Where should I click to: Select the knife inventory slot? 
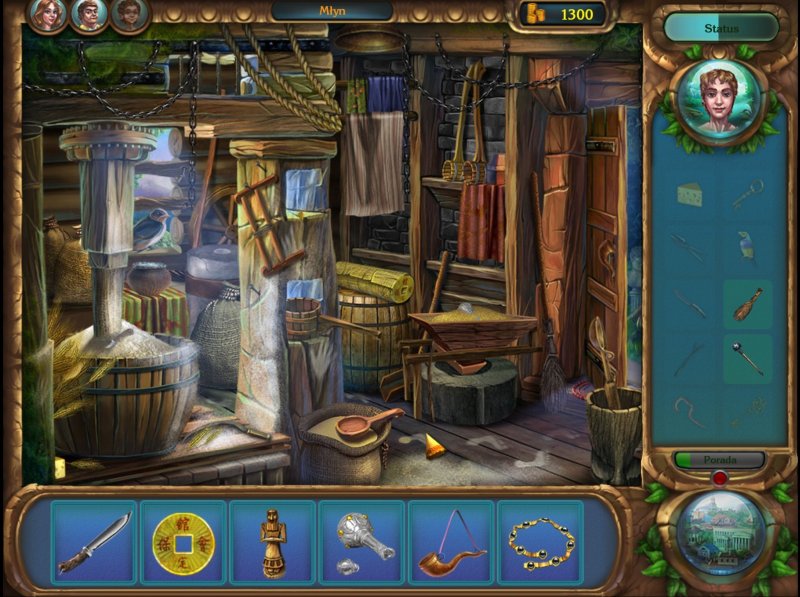click(x=94, y=543)
